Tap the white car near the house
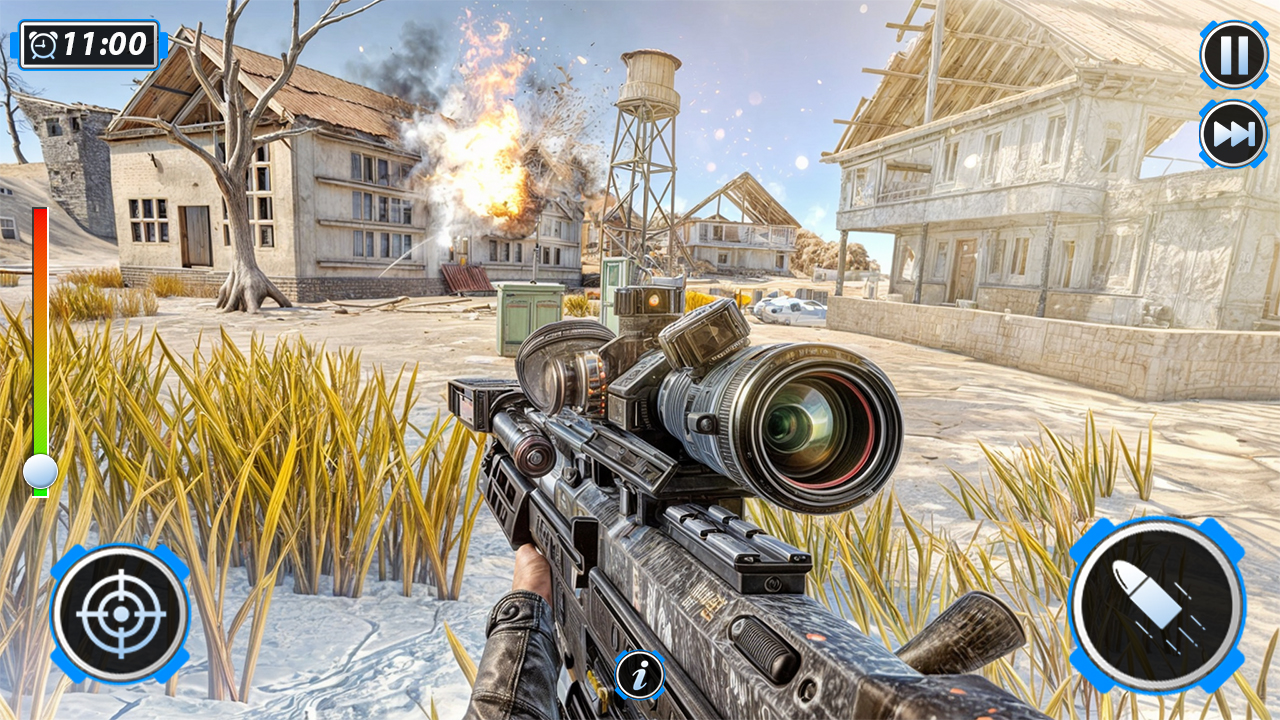 click(790, 310)
